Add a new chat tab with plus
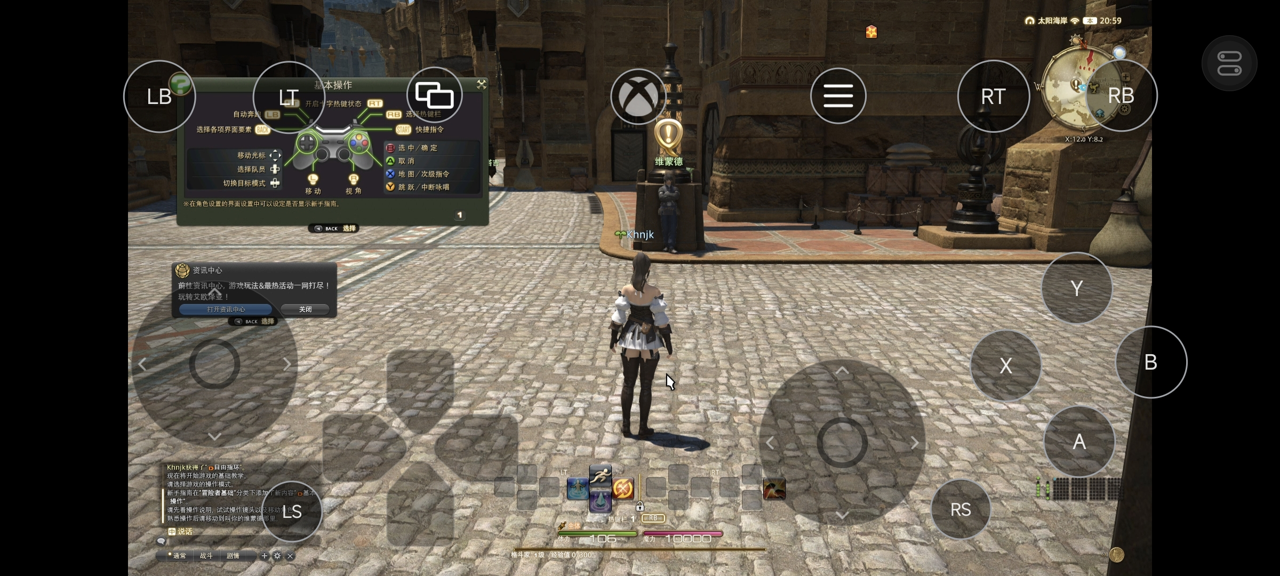 point(265,555)
